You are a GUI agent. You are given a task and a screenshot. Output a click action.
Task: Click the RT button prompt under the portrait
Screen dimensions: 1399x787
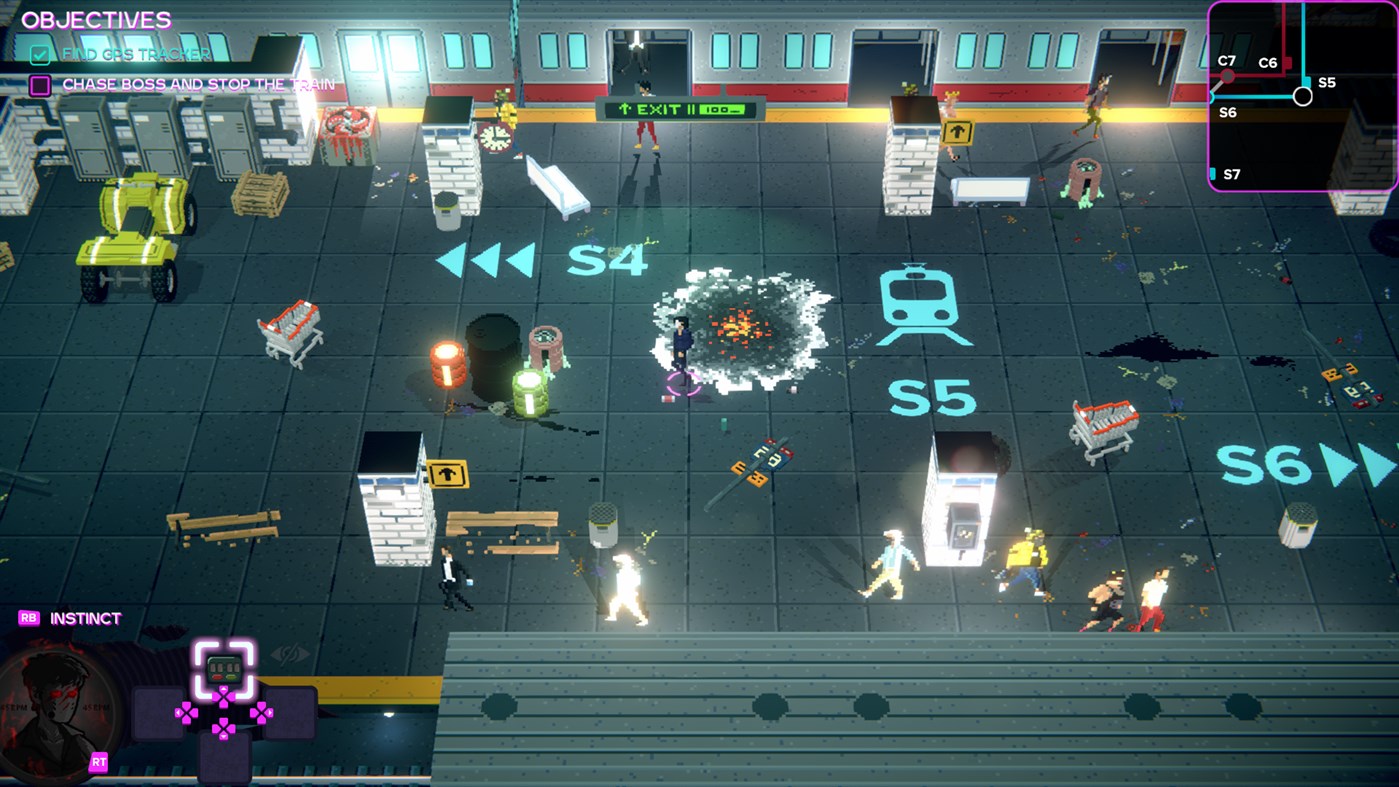[97, 761]
